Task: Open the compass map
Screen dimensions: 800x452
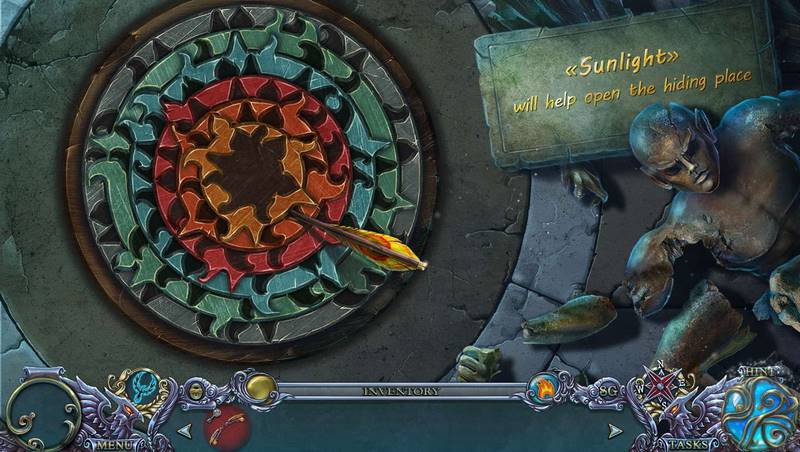Action: coord(659,386)
